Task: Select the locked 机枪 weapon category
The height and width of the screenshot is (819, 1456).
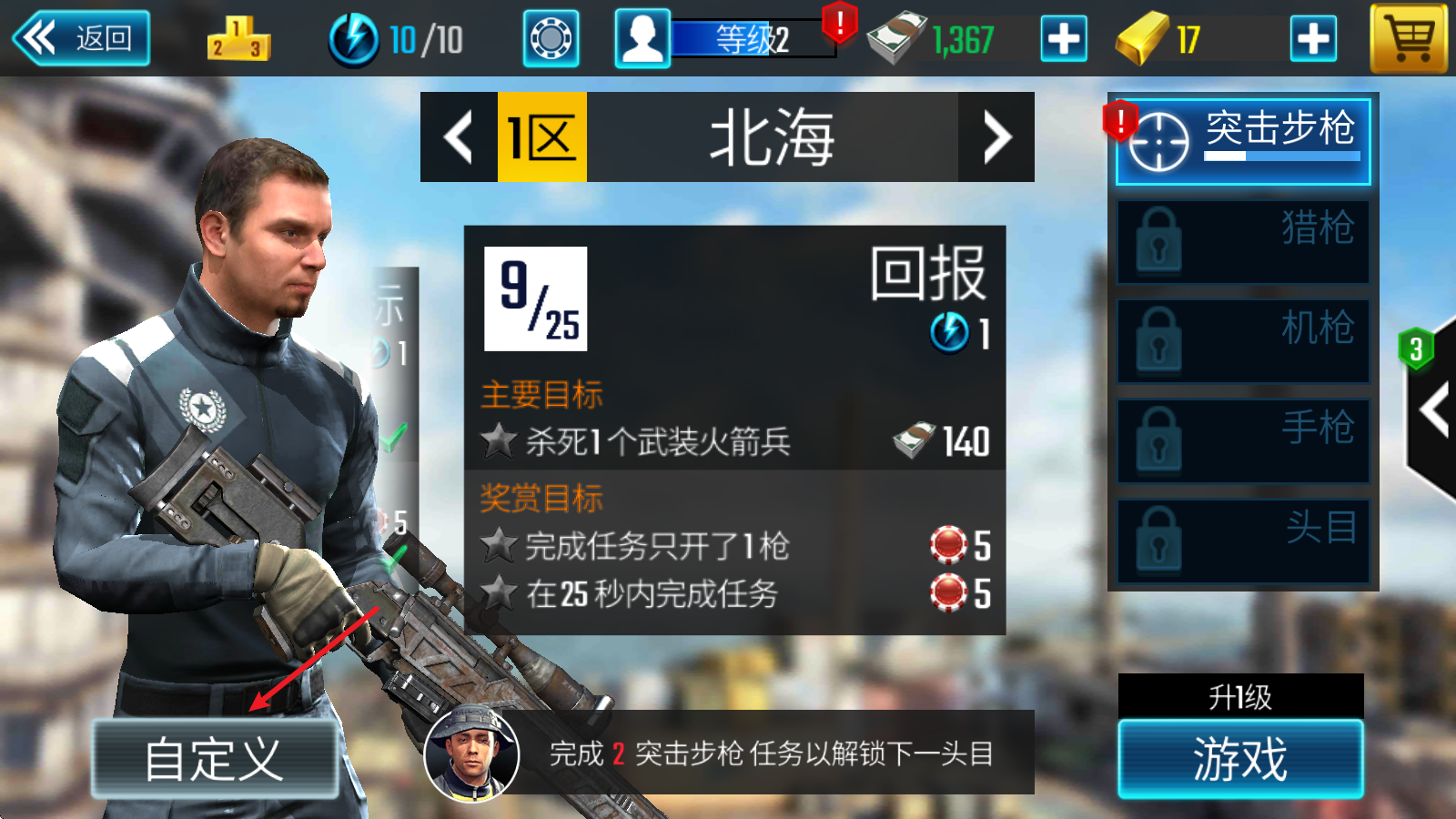Action: point(1242,339)
